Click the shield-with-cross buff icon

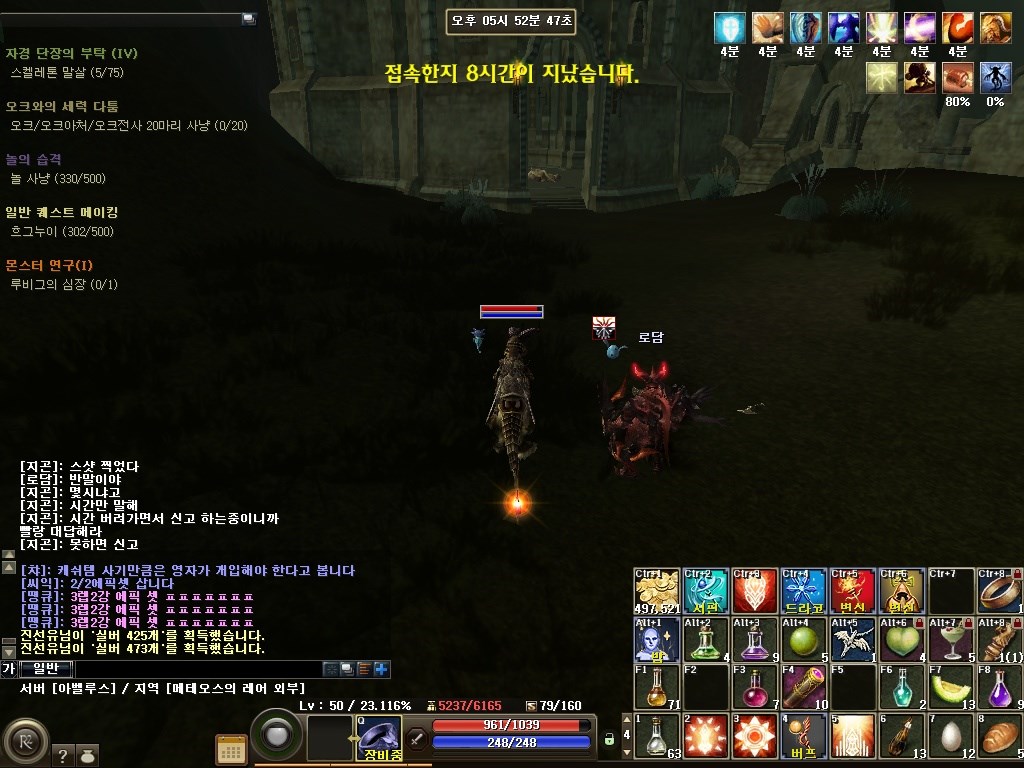(730, 27)
